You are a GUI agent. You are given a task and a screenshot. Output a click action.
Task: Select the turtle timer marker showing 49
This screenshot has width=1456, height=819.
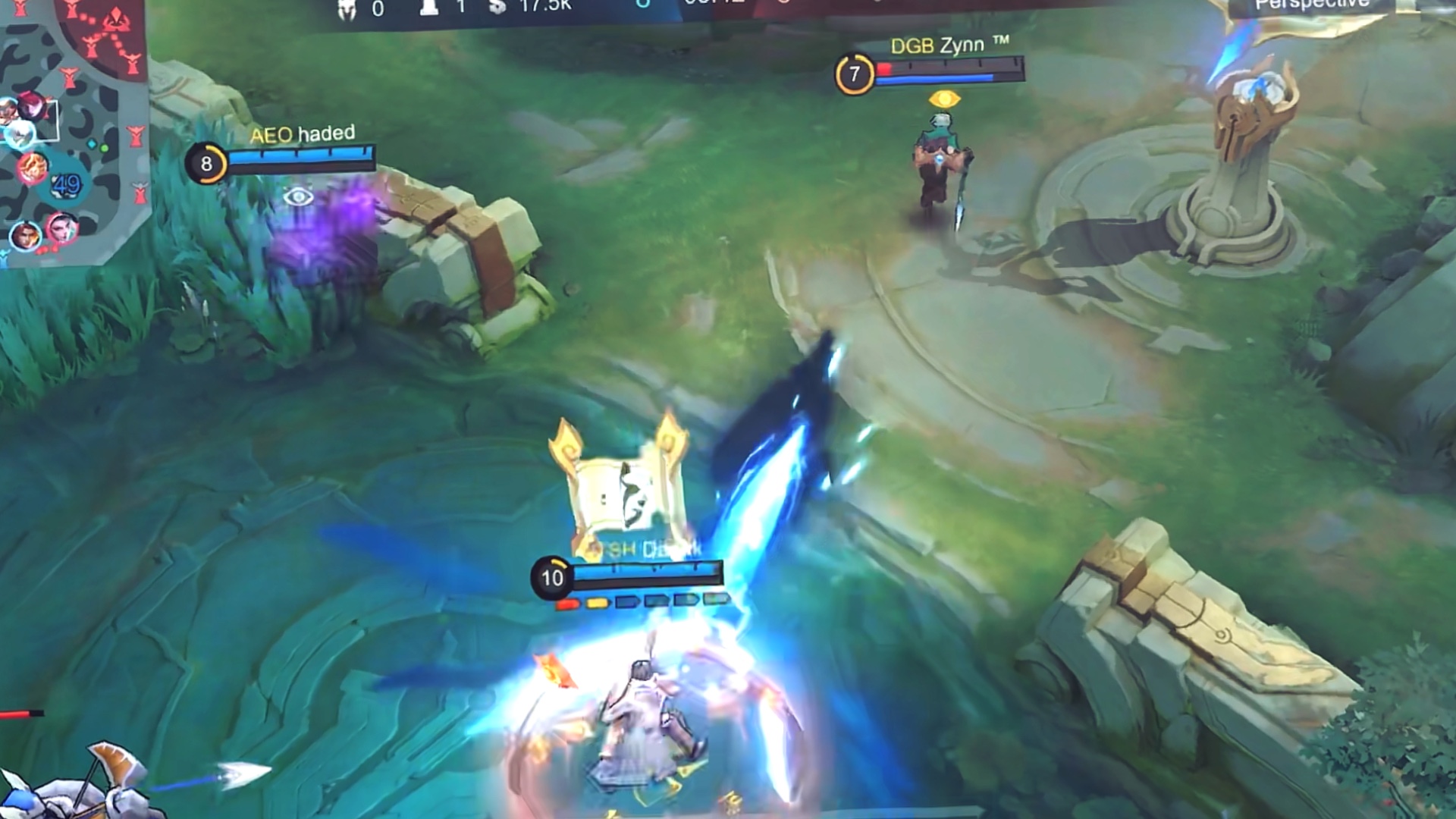pos(67,184)
